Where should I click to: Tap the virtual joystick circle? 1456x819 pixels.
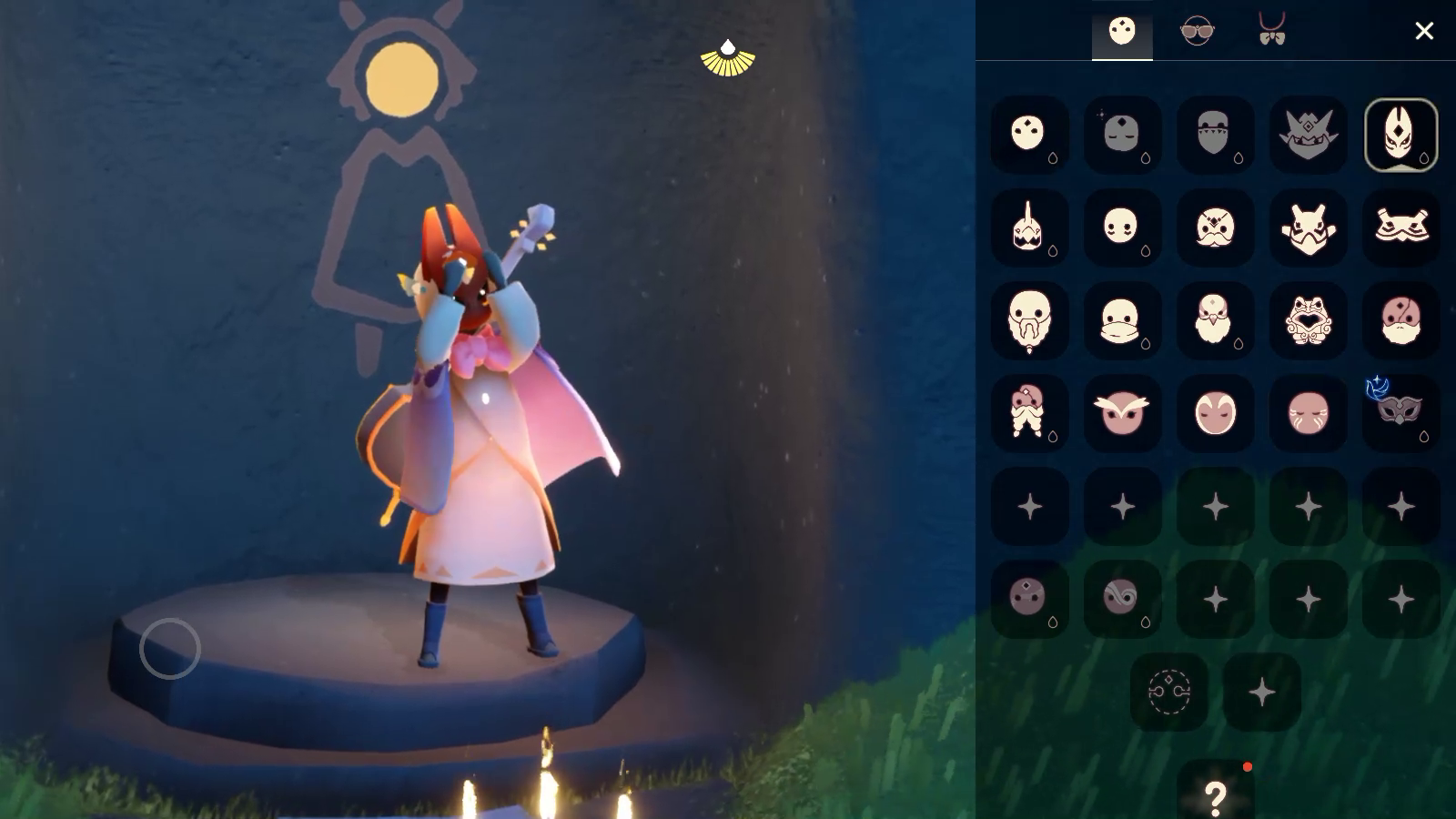(x=170, y=648)
